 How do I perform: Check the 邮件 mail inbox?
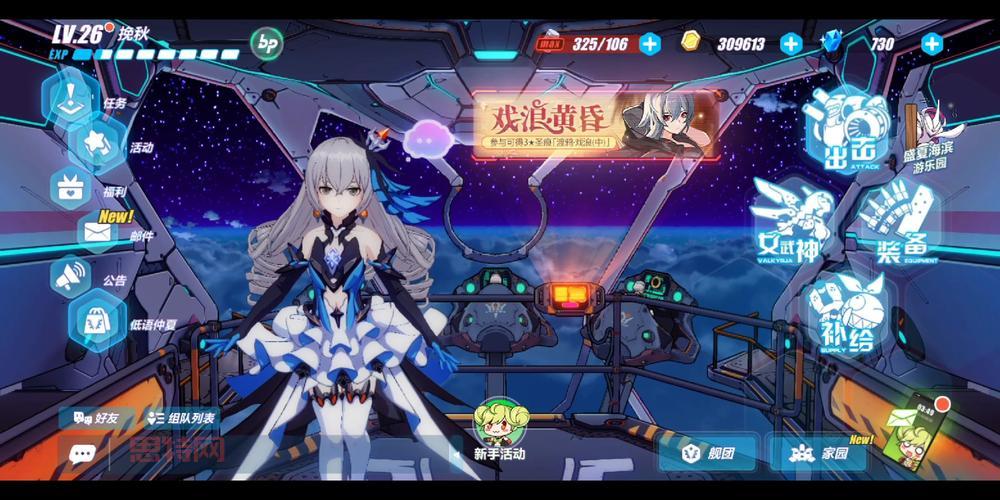coord(100,234)
